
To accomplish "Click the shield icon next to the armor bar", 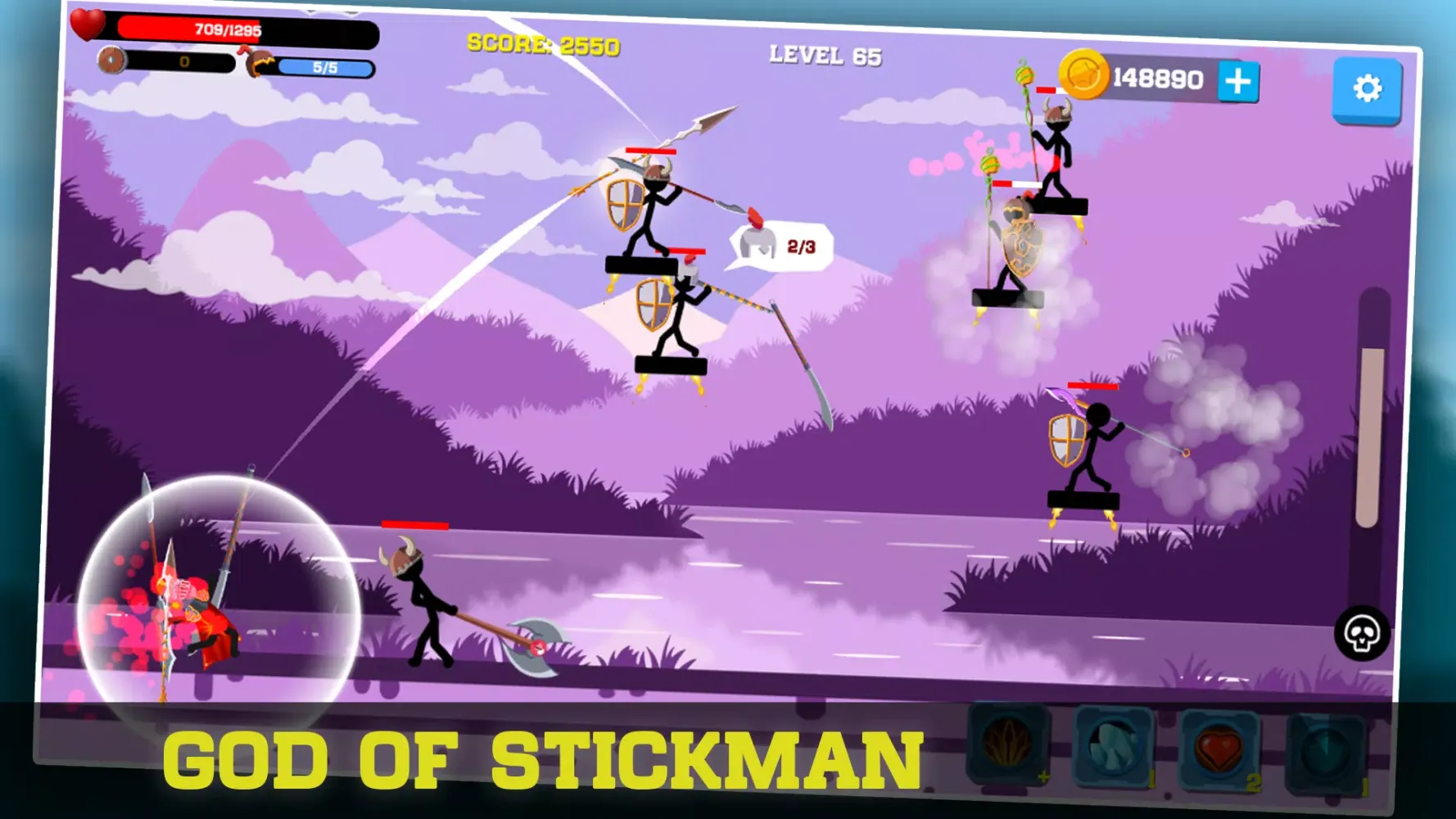I will click(x=111, y=60).
